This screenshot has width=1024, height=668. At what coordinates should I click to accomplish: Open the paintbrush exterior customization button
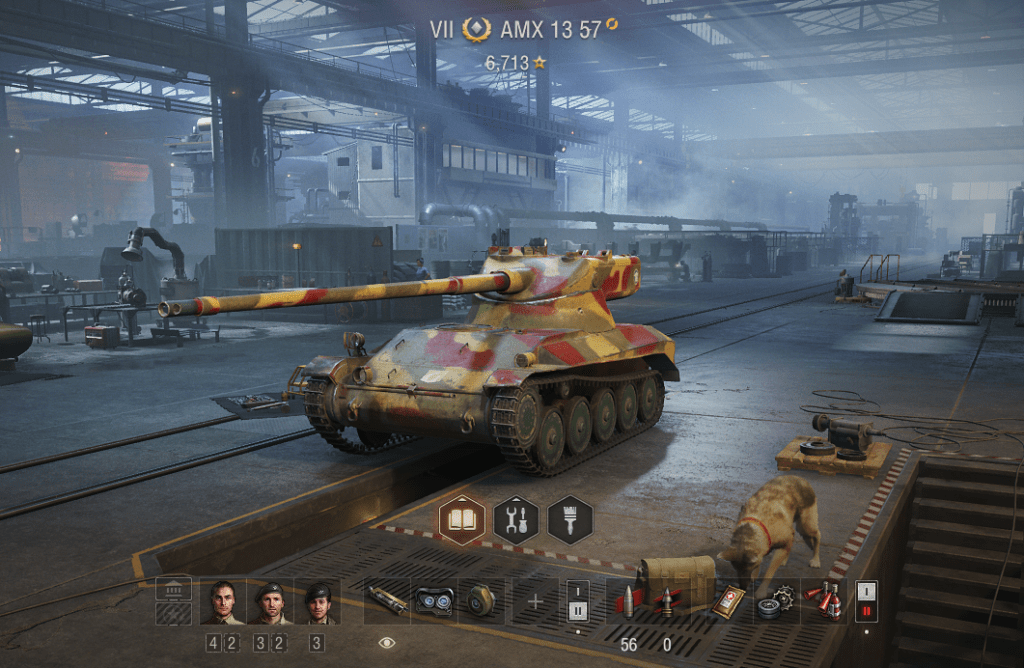click(x=570, y=520)
